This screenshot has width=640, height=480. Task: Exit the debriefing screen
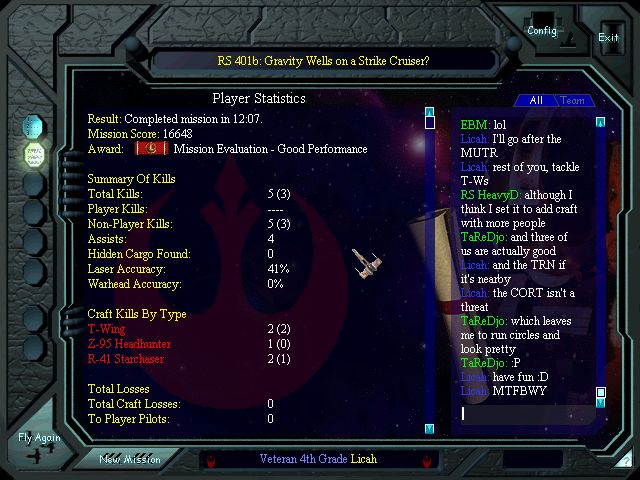[x=608, y=37]
